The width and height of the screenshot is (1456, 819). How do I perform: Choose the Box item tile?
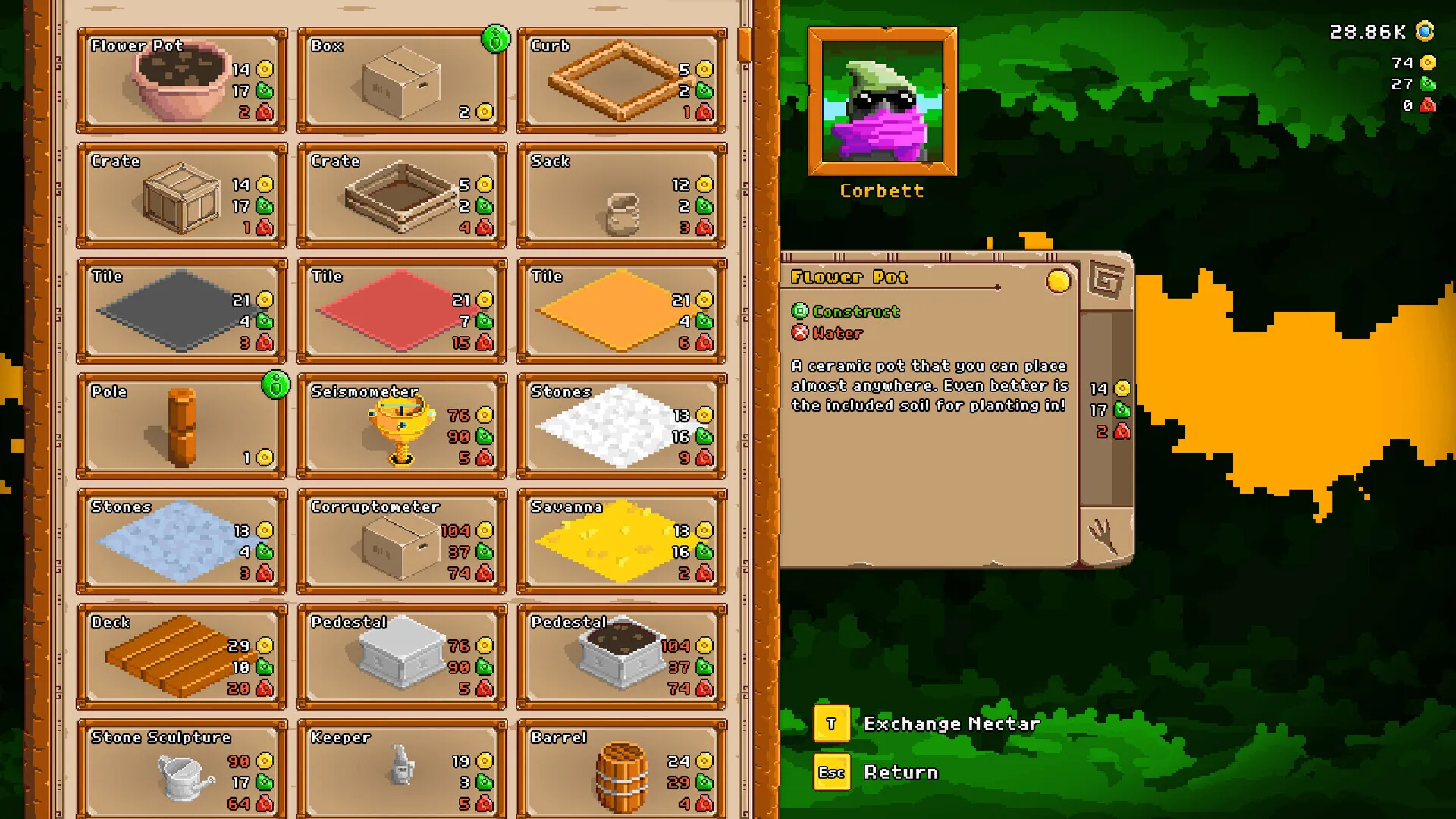(401, 80)
